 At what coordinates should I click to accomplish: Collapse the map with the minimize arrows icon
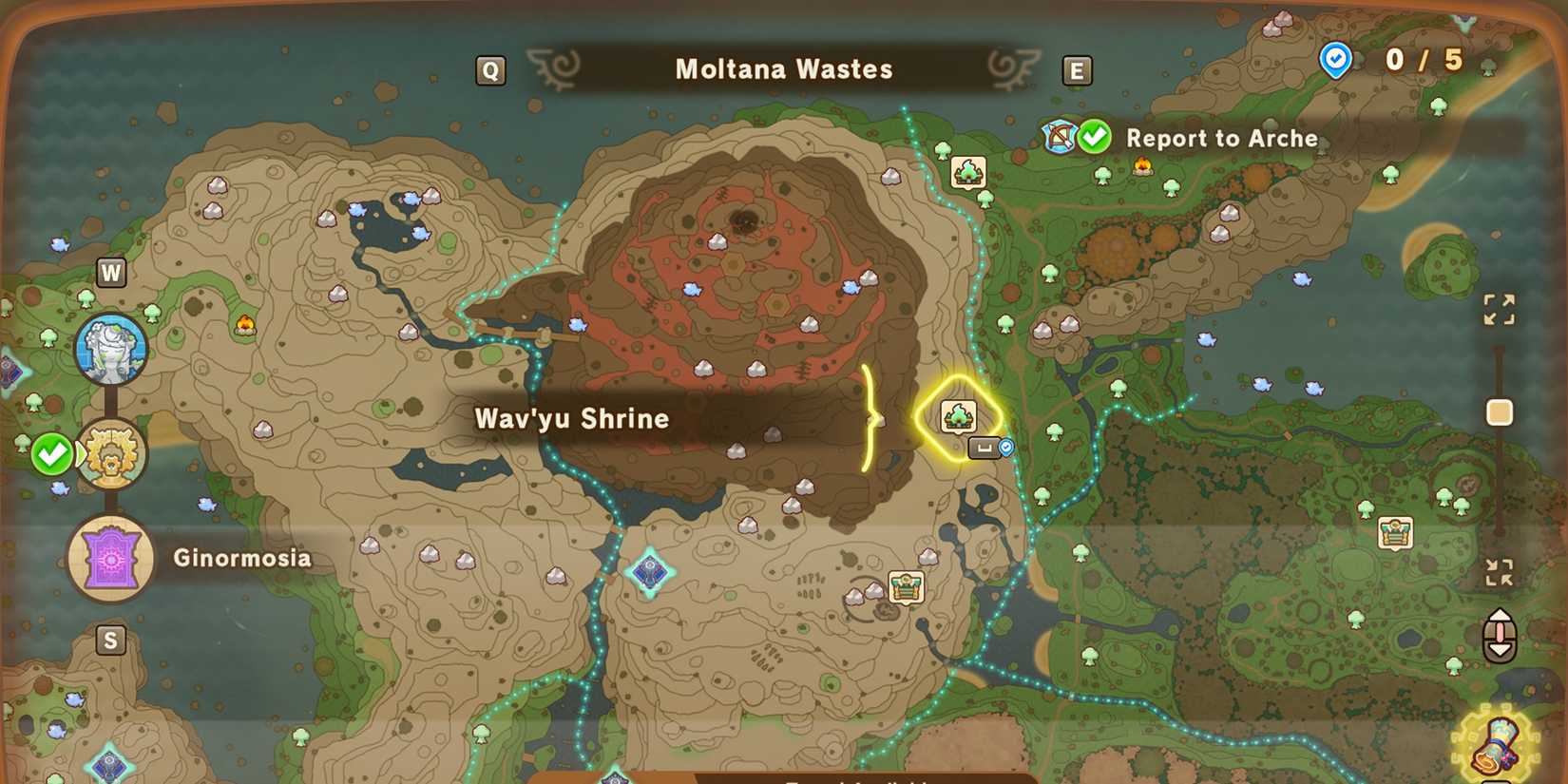pos(1499,571)
